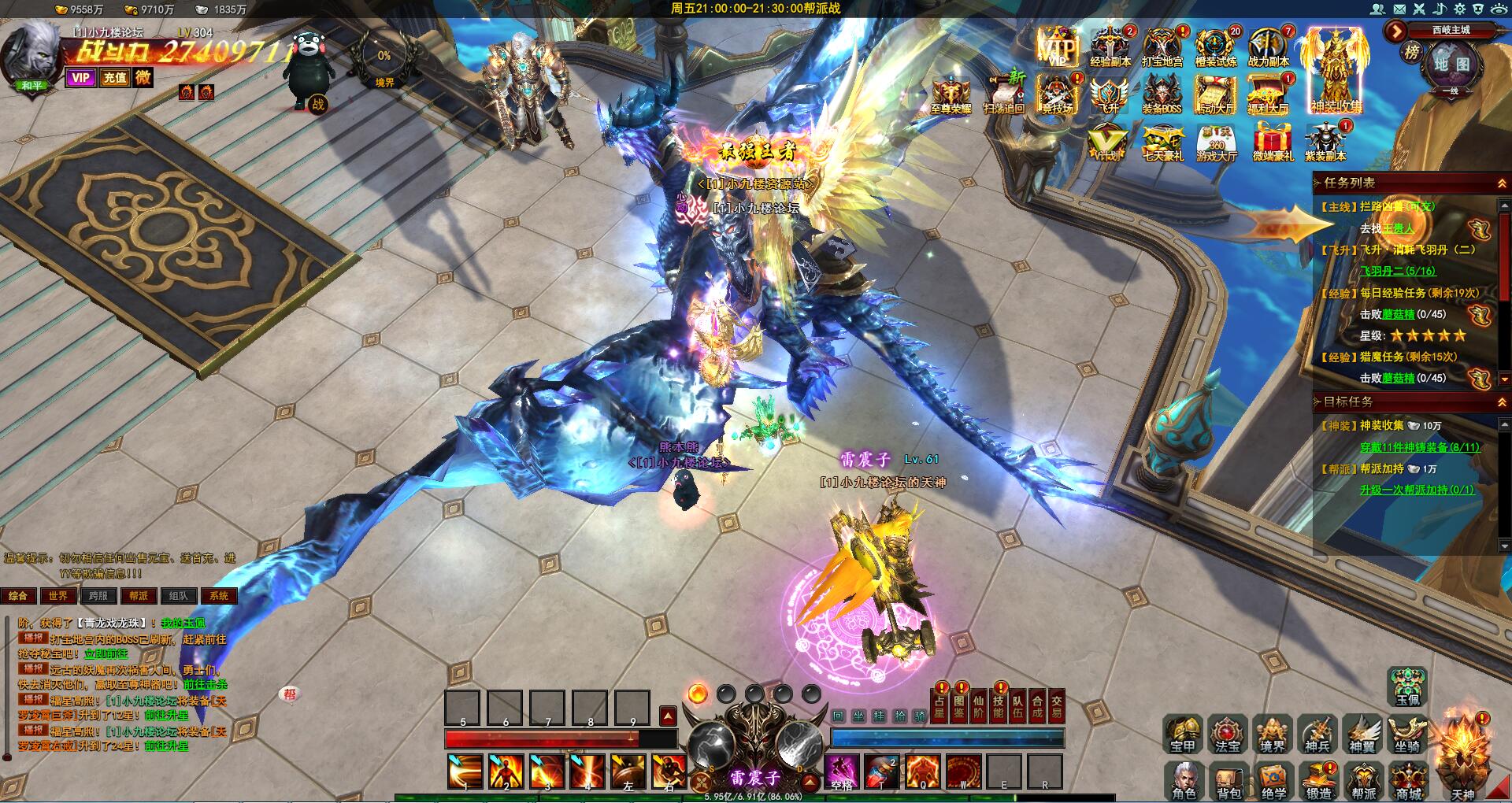Open the 福利大厅 welfare hall chest
This screenshot has width=1512, height=803.
coord(1268,94)
